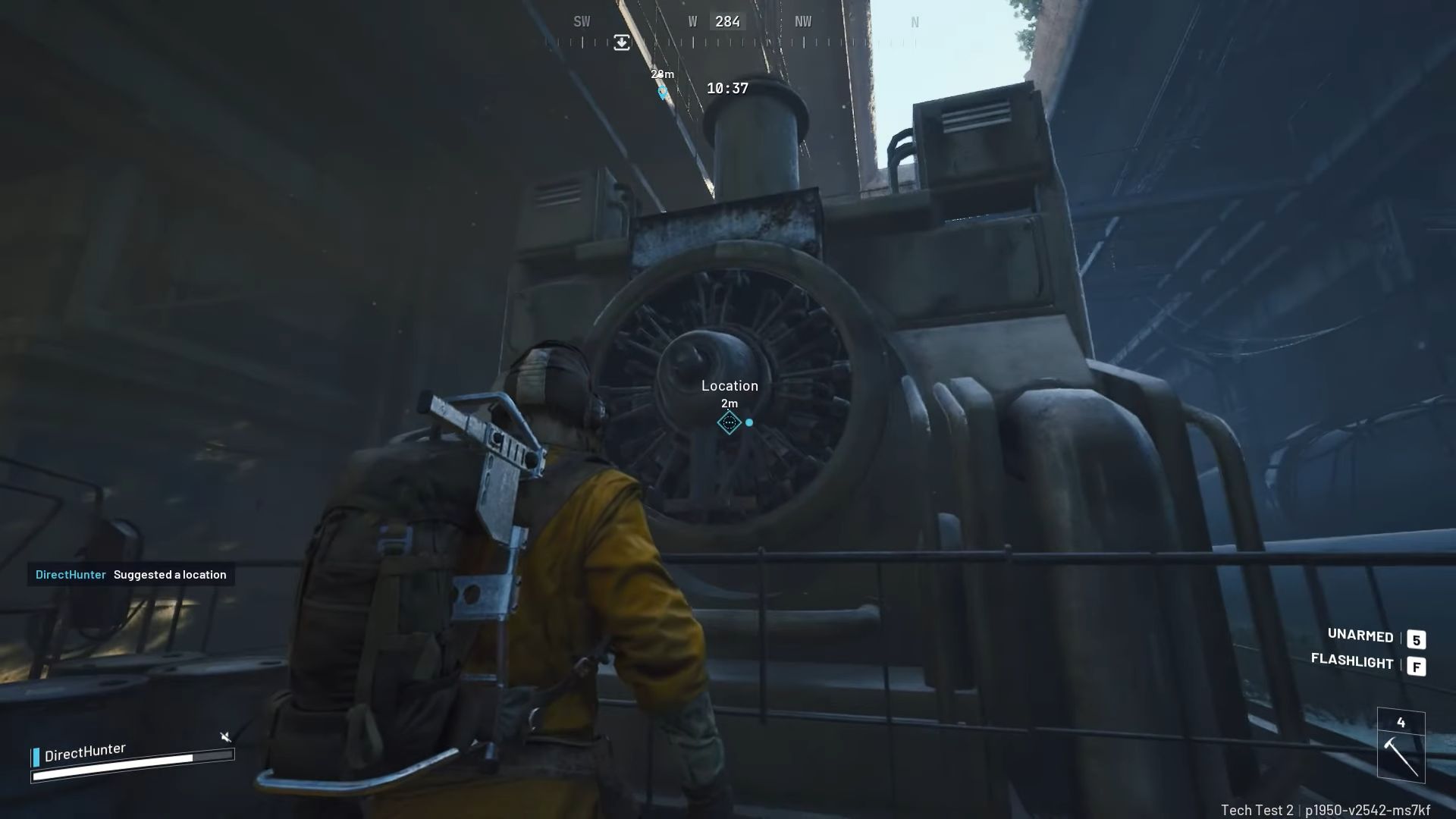1456x819 pixels.
Task: Select the W cardinal direction on the compass
Action: tap(692, 21)
